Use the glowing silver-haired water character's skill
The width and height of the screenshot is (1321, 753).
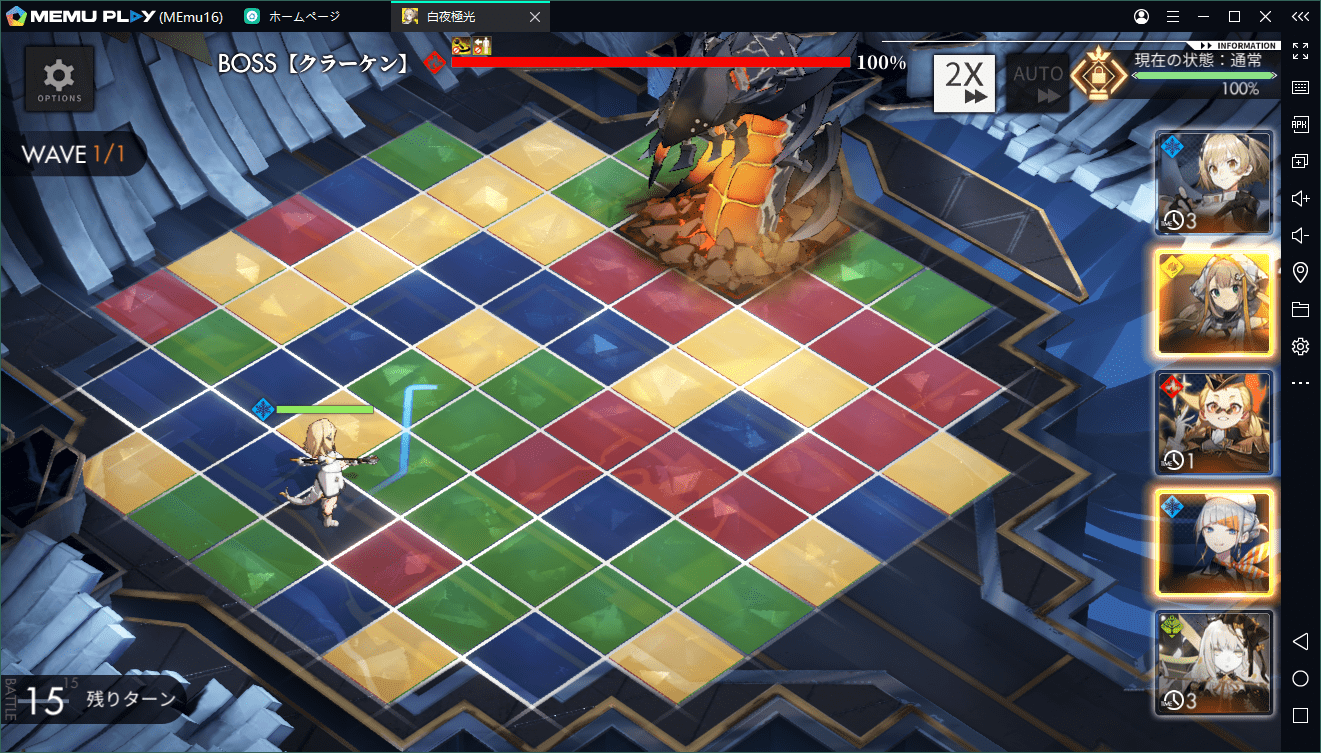[x=1214, y=541]
